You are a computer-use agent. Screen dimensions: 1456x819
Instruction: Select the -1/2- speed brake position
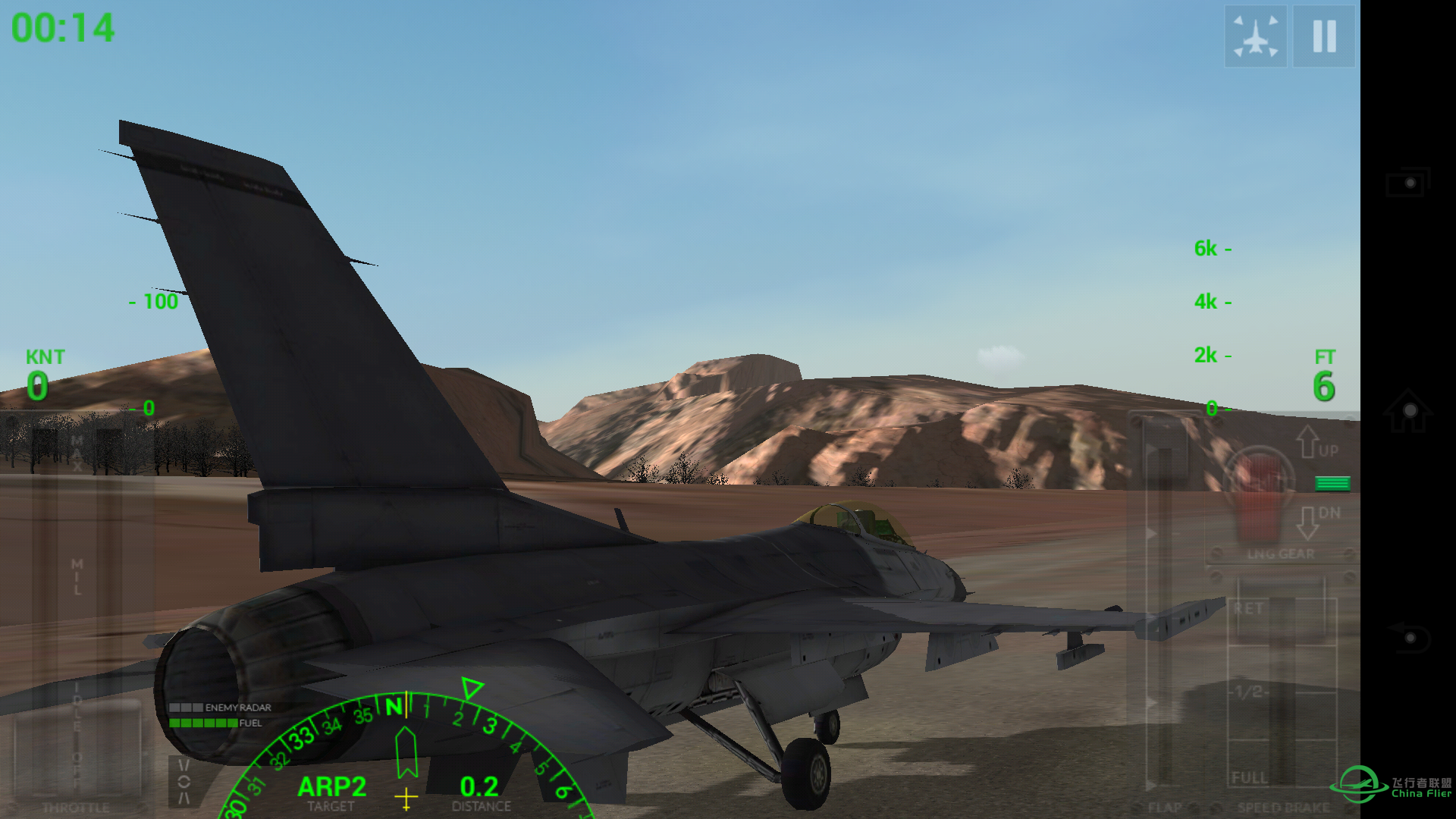1250,692
